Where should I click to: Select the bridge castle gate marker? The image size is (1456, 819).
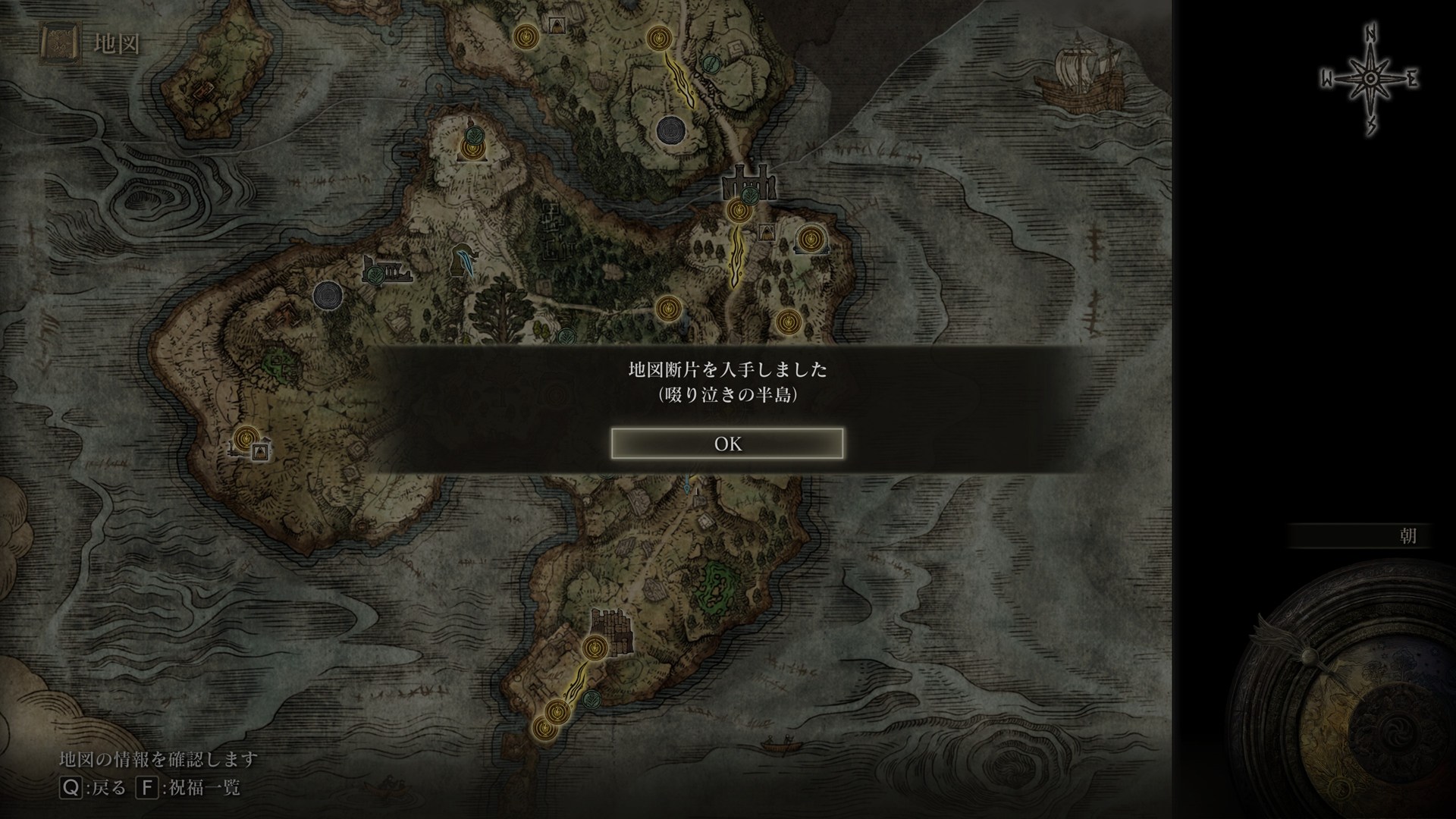(x=749, y=183)
